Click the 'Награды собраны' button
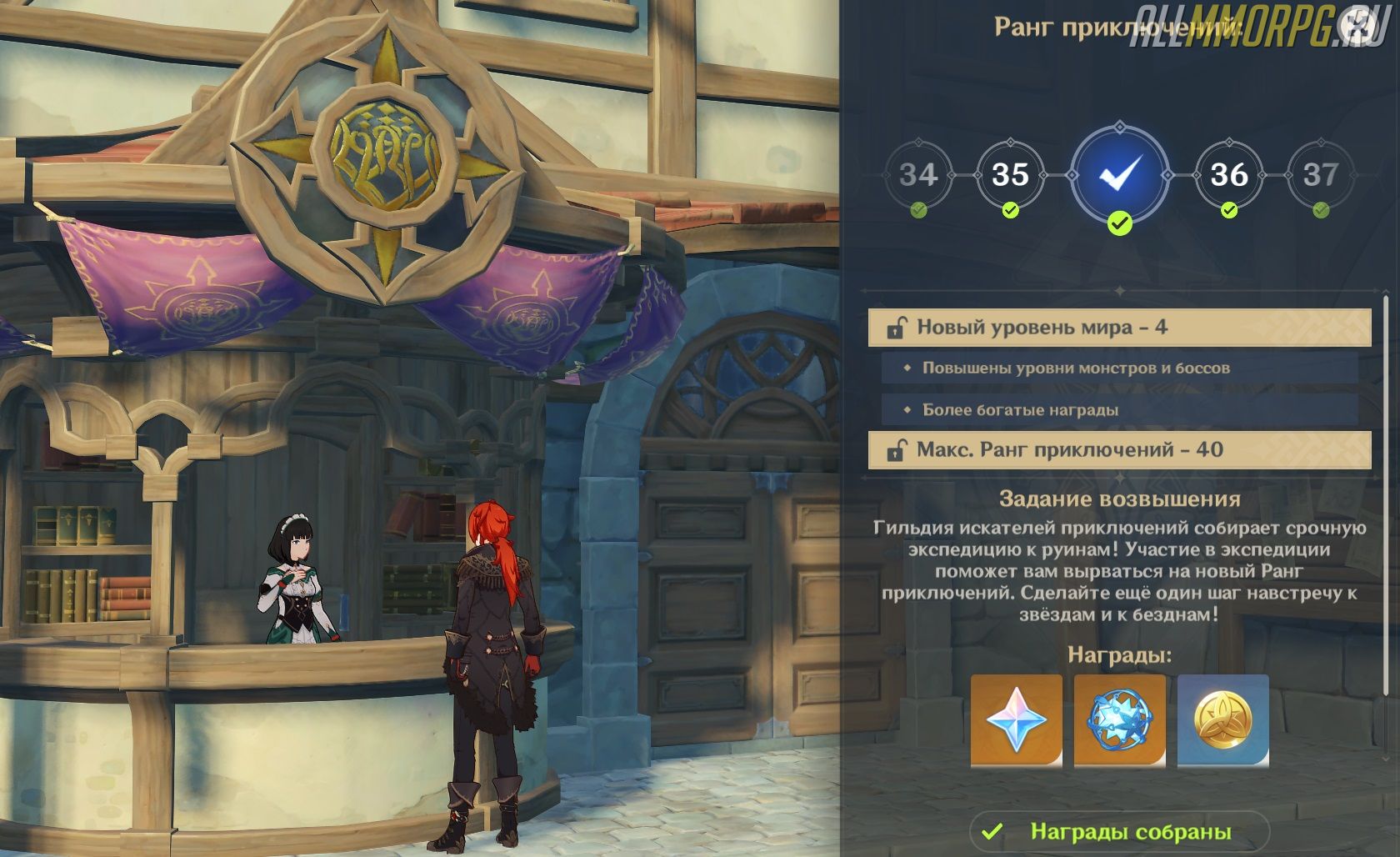The width and height of the screenshot is (1400, 857). click(x=1119, y=831)
